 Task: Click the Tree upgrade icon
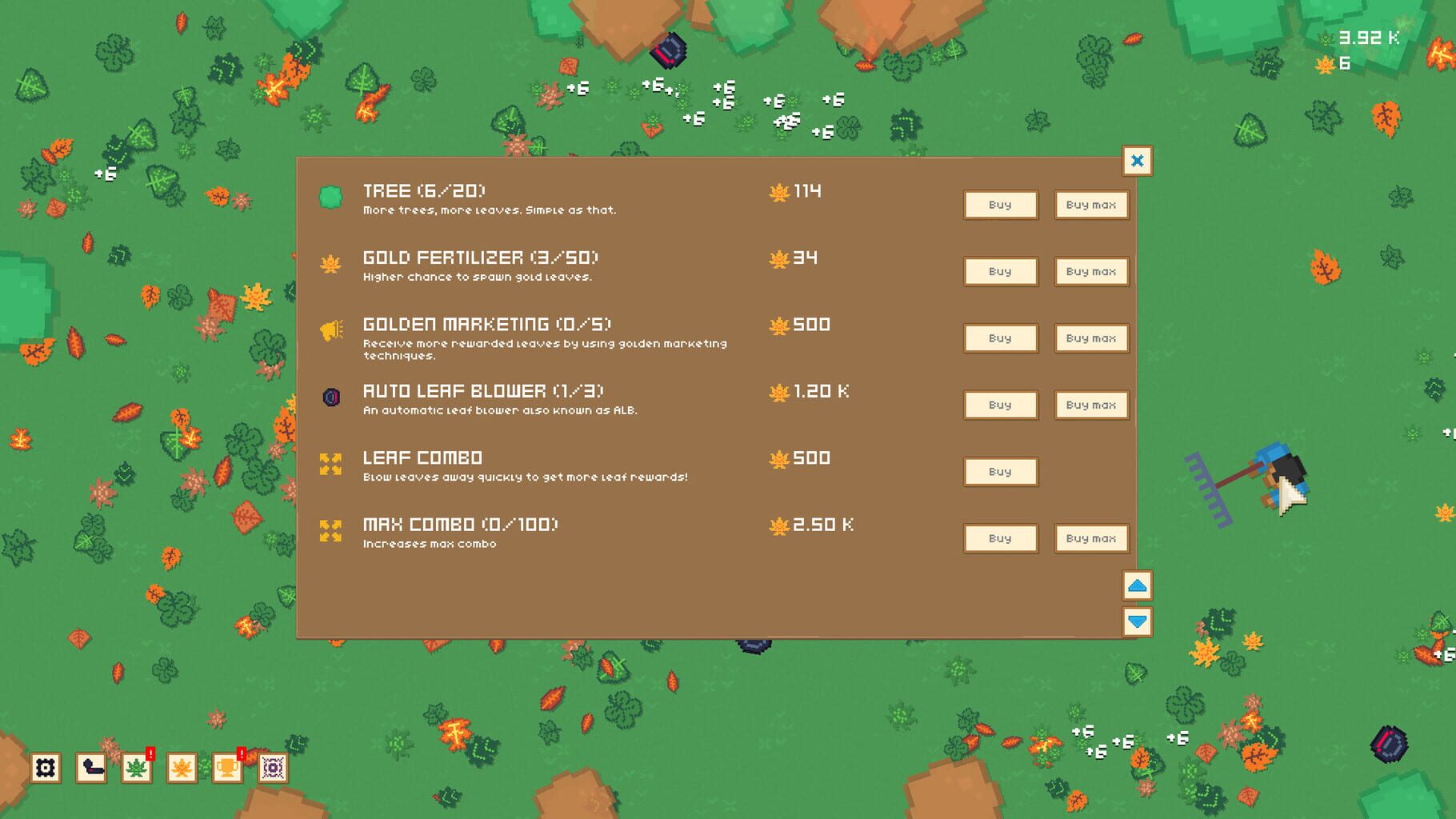tap(330, 194)
